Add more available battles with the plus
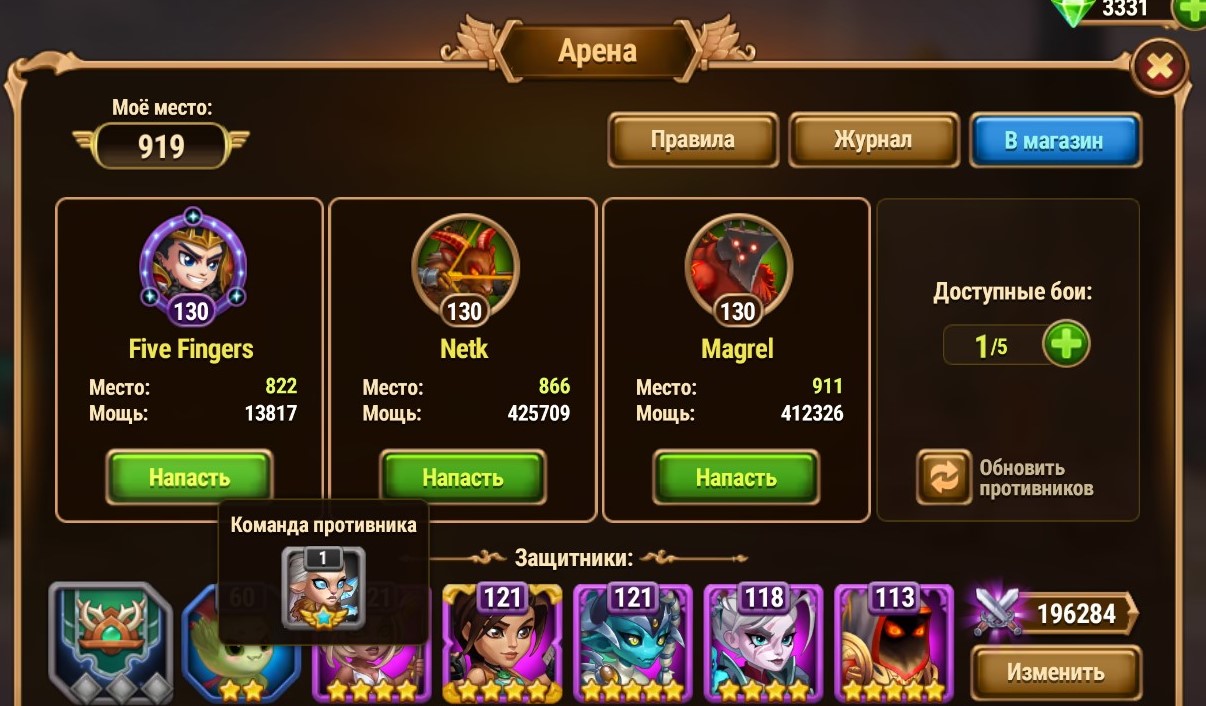 pos(1066,346)
